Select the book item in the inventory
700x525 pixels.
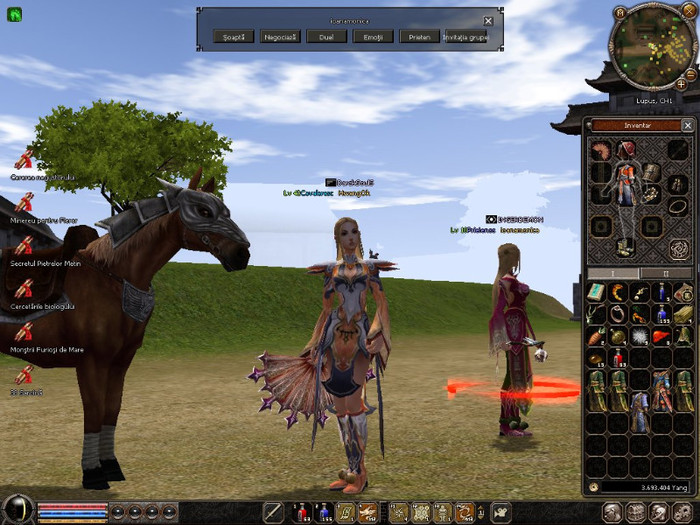click(597, 291)
